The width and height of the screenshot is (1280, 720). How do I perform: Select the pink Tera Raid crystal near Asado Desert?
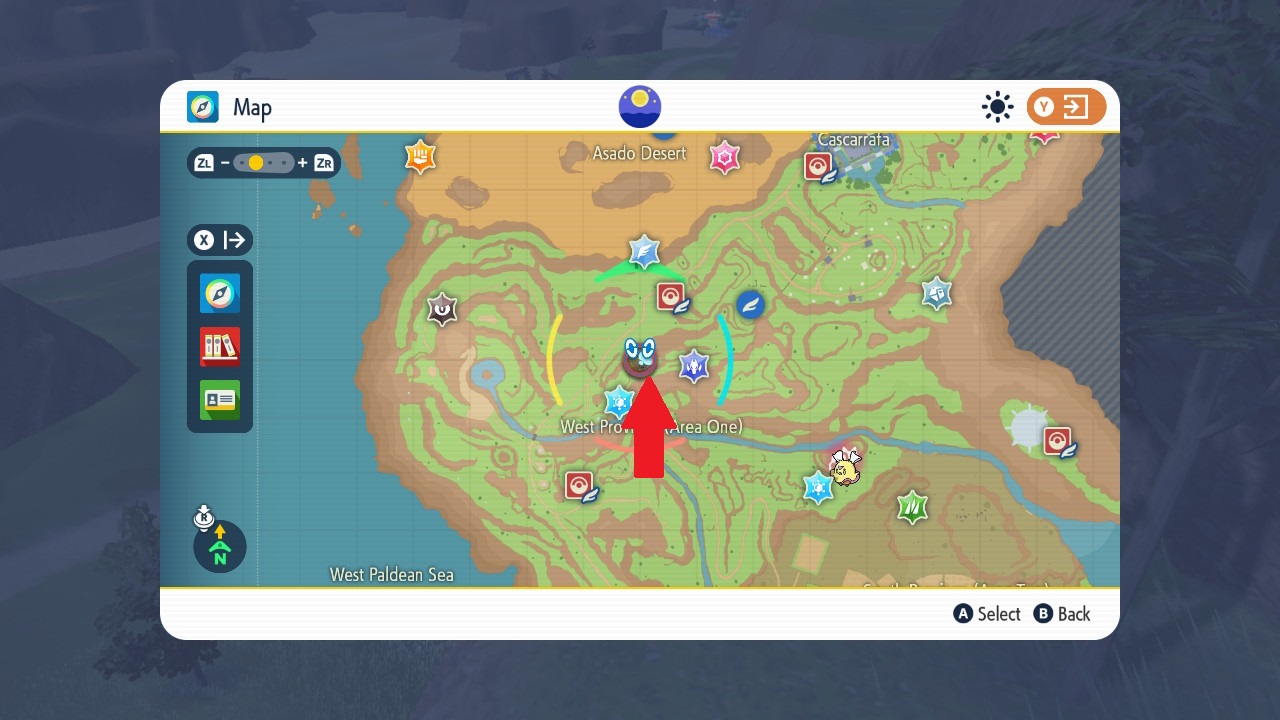(x=724, y=157)
